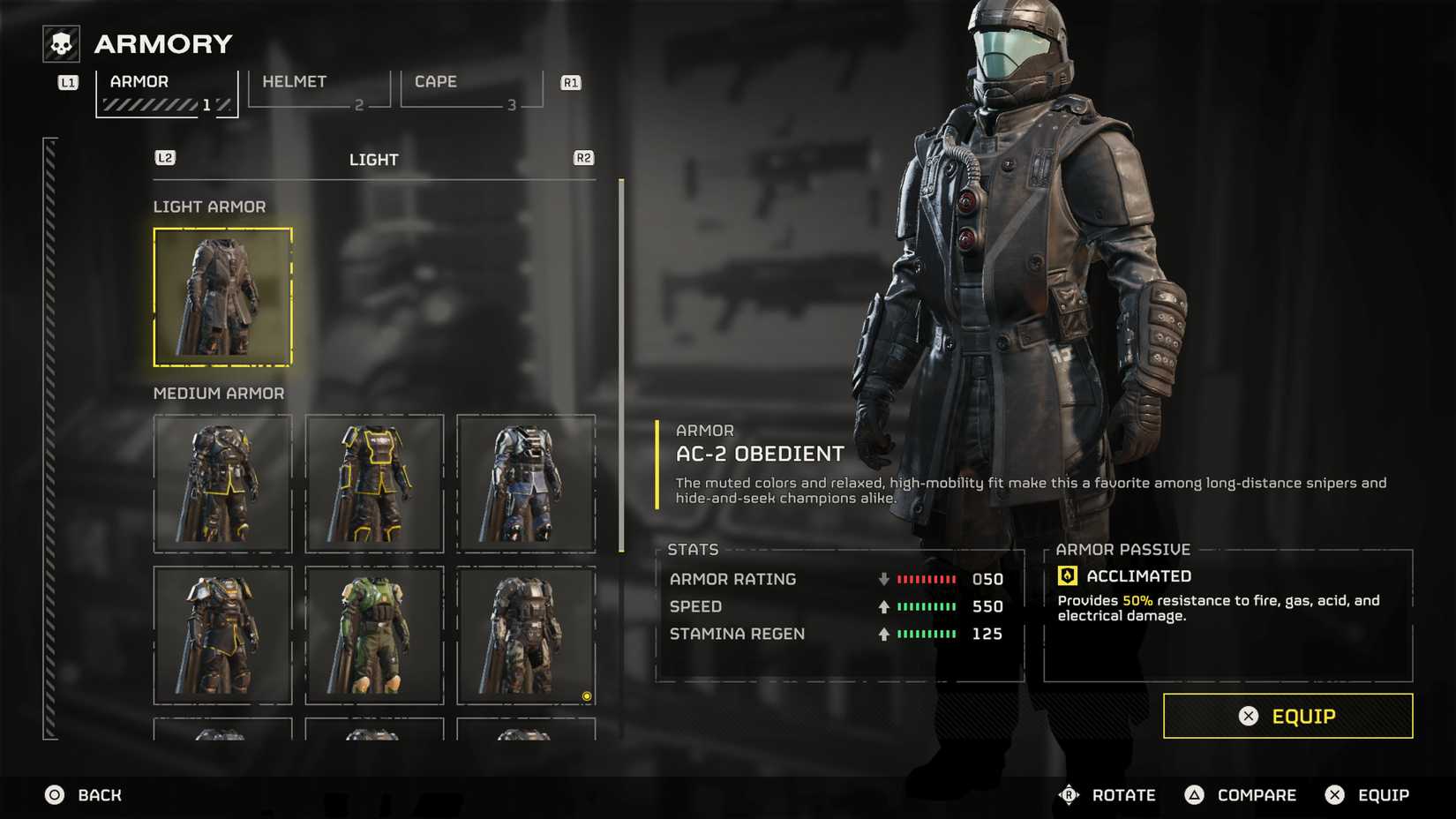Click the triangle icon next to Compare
The width and height of the screenshot is (1456, 819).
click(1193, 794)
